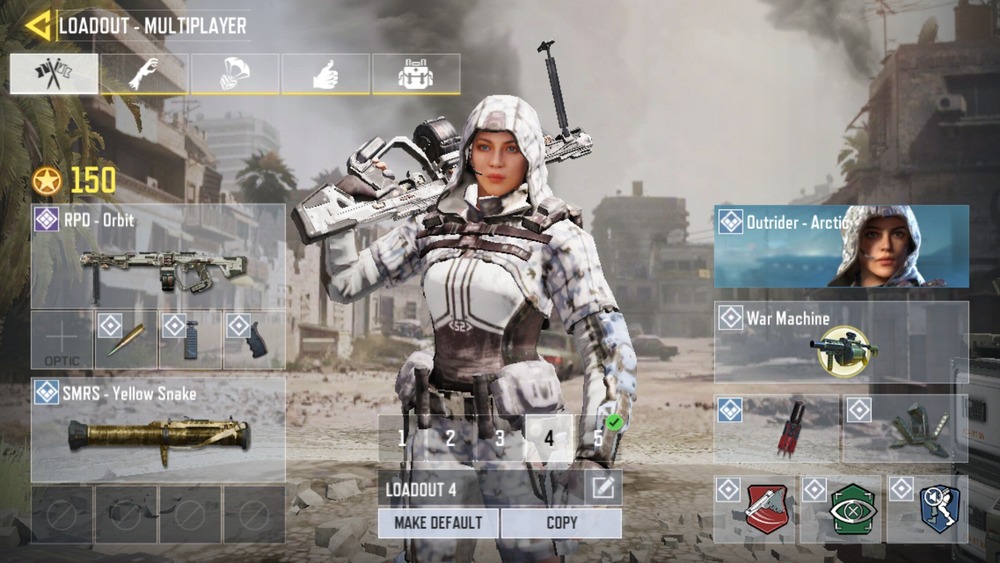Select the magazine attachment slot

[x=190, y=340]
